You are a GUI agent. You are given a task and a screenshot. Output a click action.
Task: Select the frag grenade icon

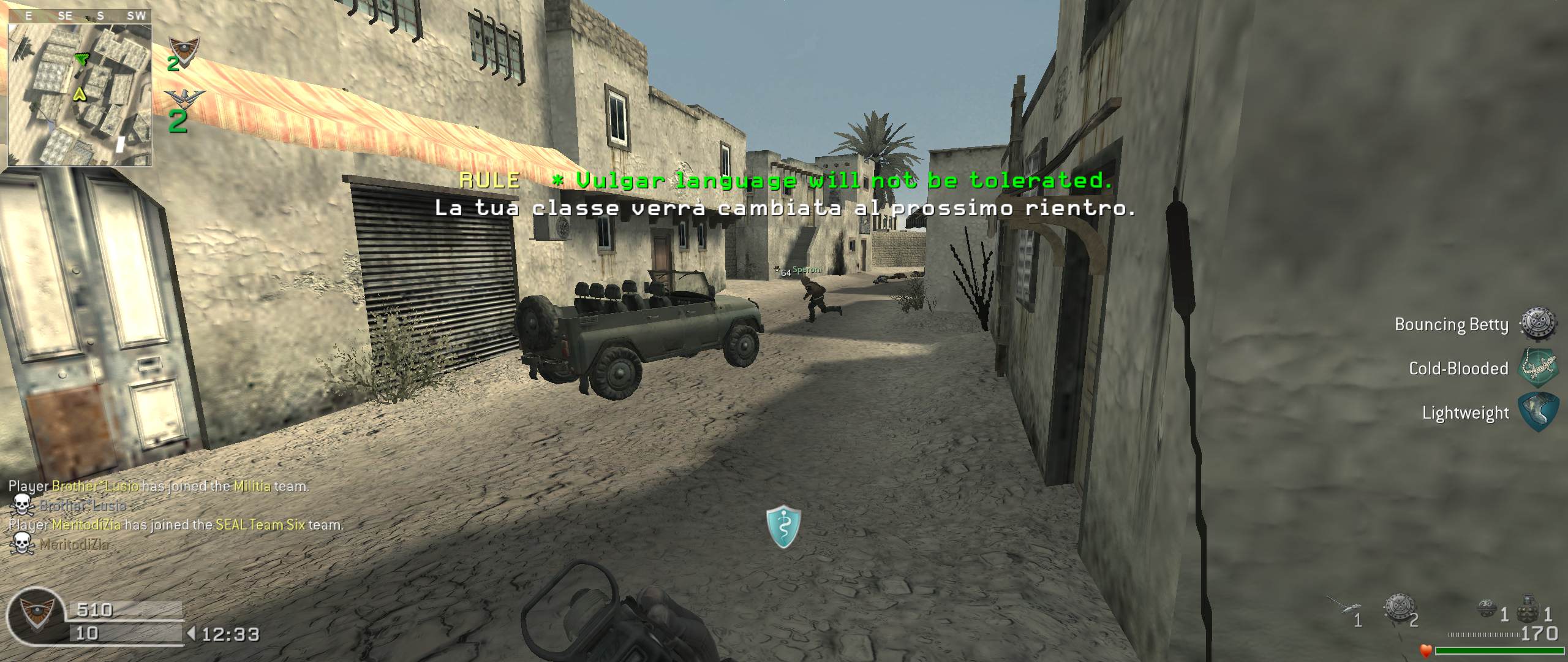click(x=1530, y=613)
